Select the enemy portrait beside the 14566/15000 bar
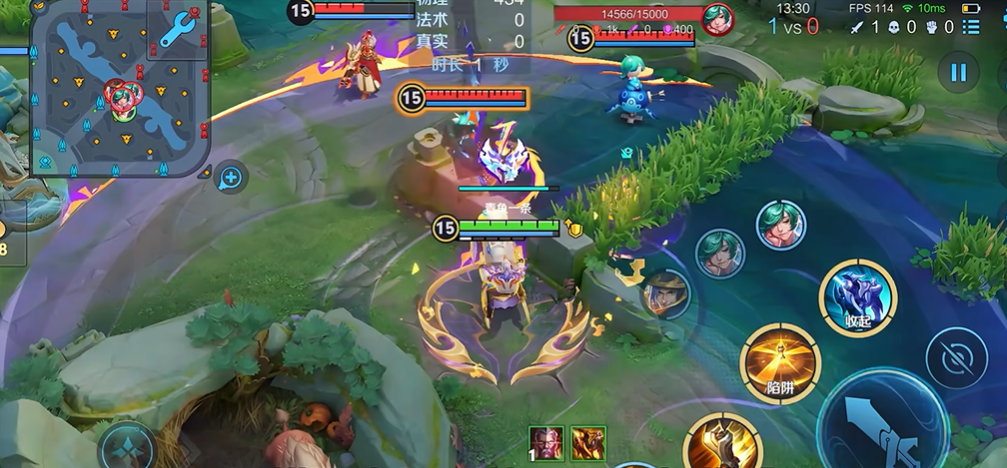 click(x=717, y=19)
